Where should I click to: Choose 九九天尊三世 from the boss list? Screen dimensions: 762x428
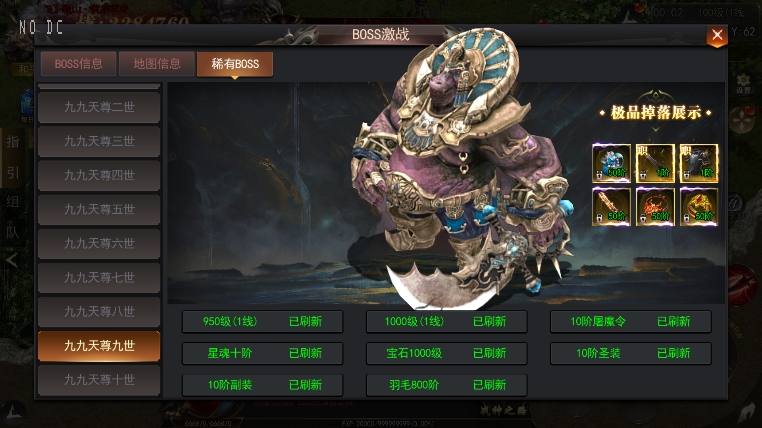pos(99,141)
